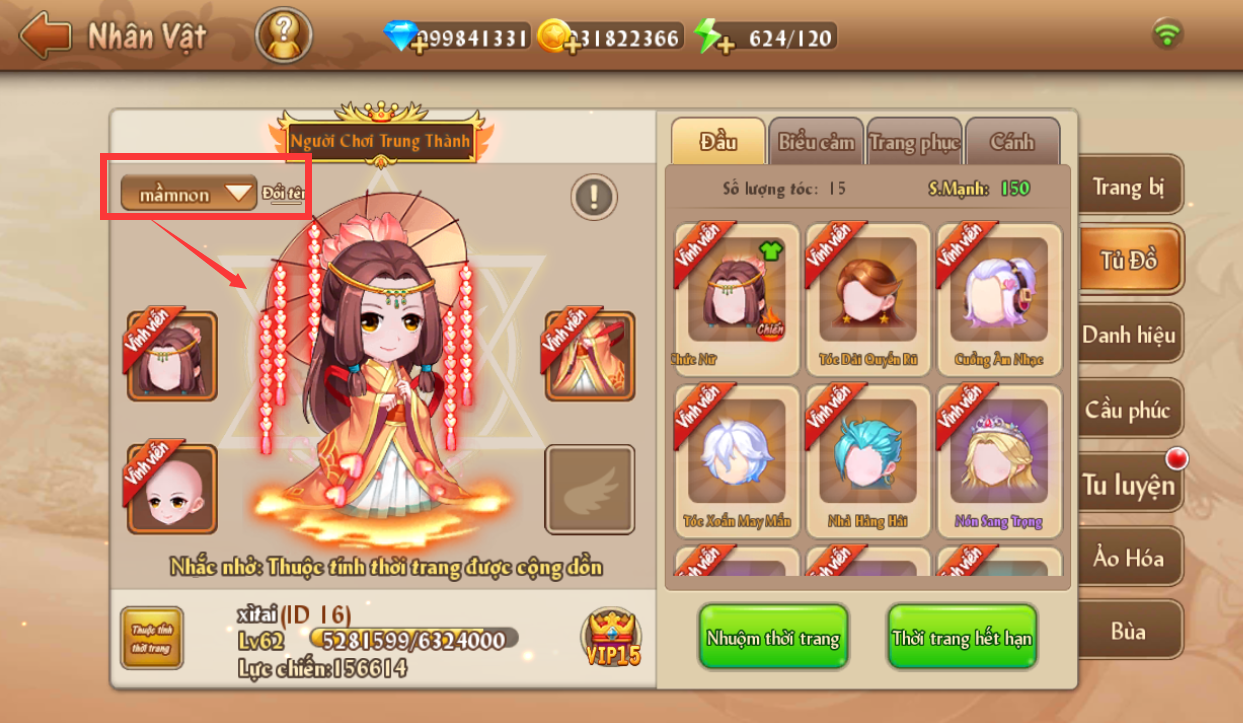This screenshot has height=723, width=1243.
Task: Pick the Tóc Xoăn May Mắn hairstyle
Action: 737,456
